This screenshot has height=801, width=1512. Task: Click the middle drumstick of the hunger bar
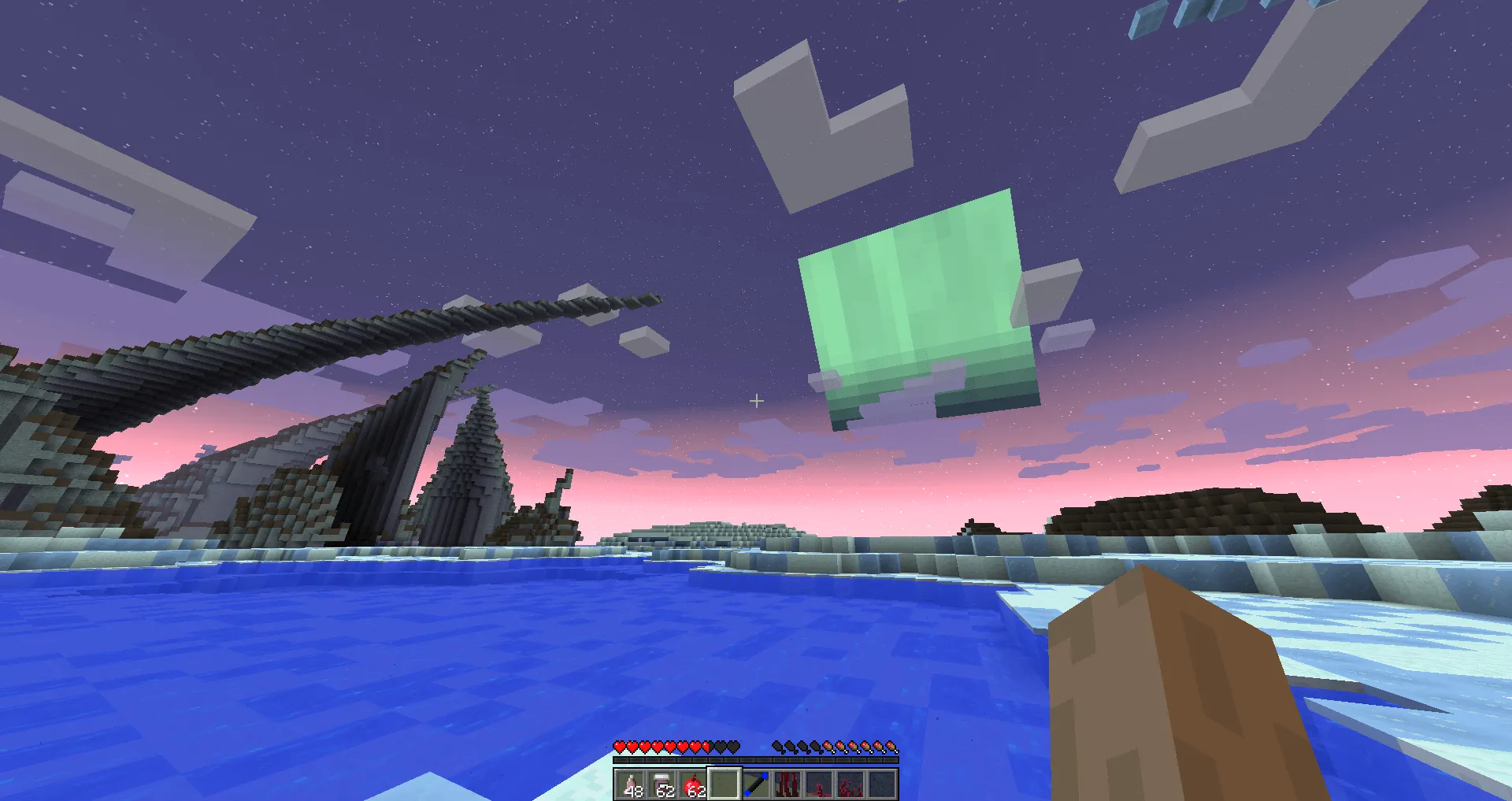coord(836,747)
